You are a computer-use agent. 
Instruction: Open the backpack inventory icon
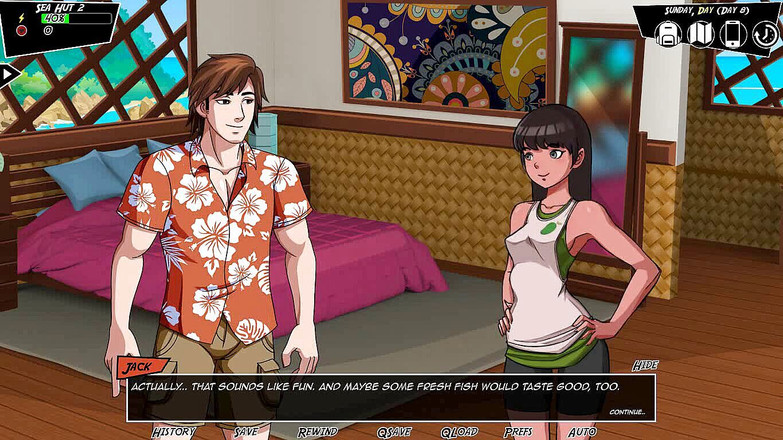point(668,34)
